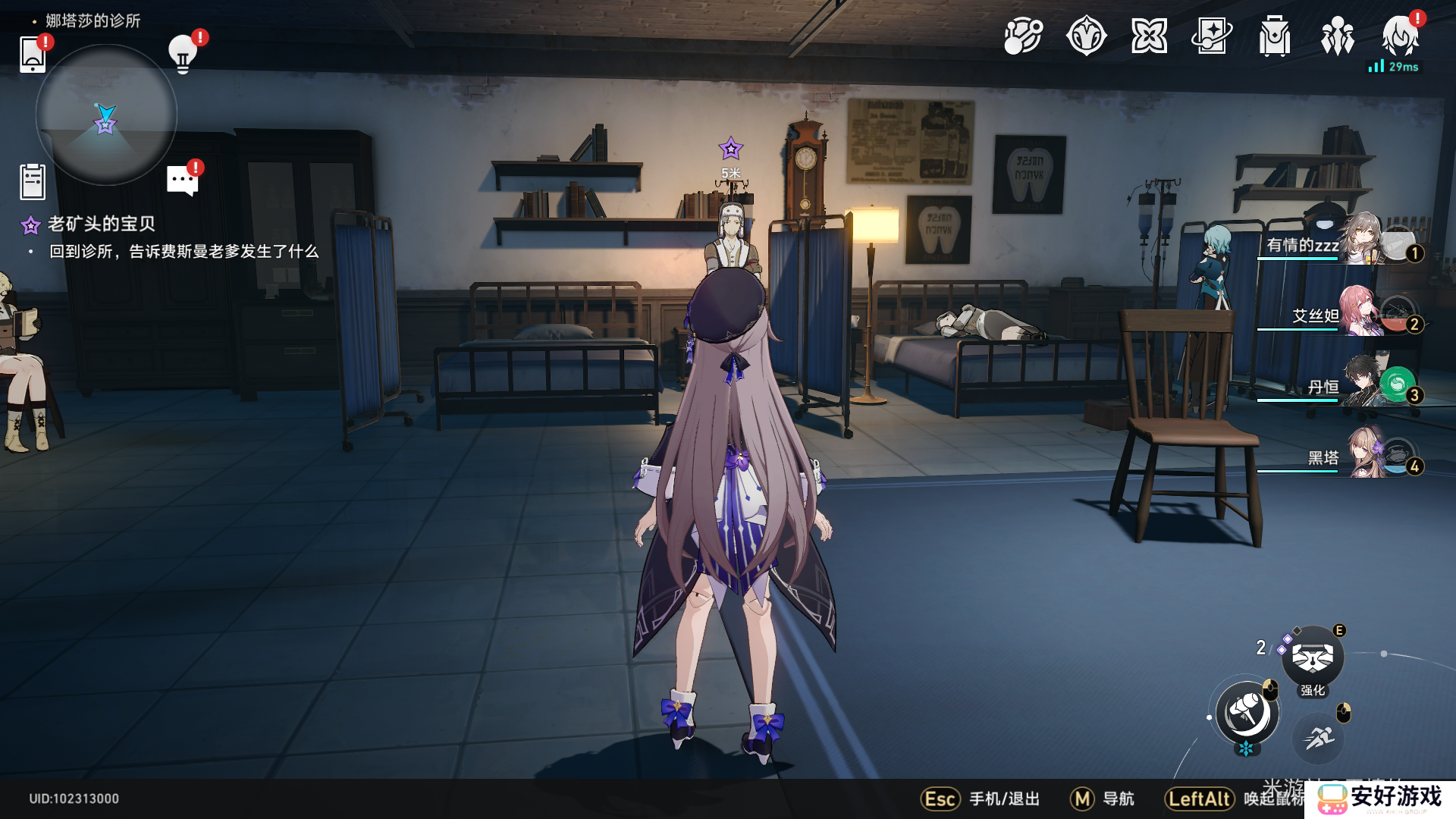The image size is (1456, 819).
Task: Activate the 强化 technique skill
Action: [x=1313, y=658]
